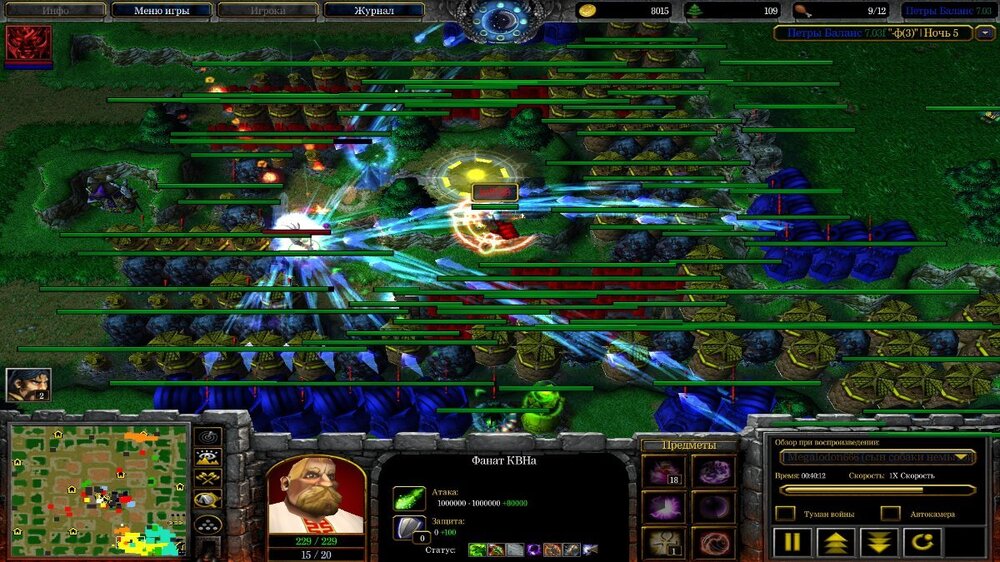Click the minimap signal ping button
Screen dimensions: 1000x562
pos(208,437)
